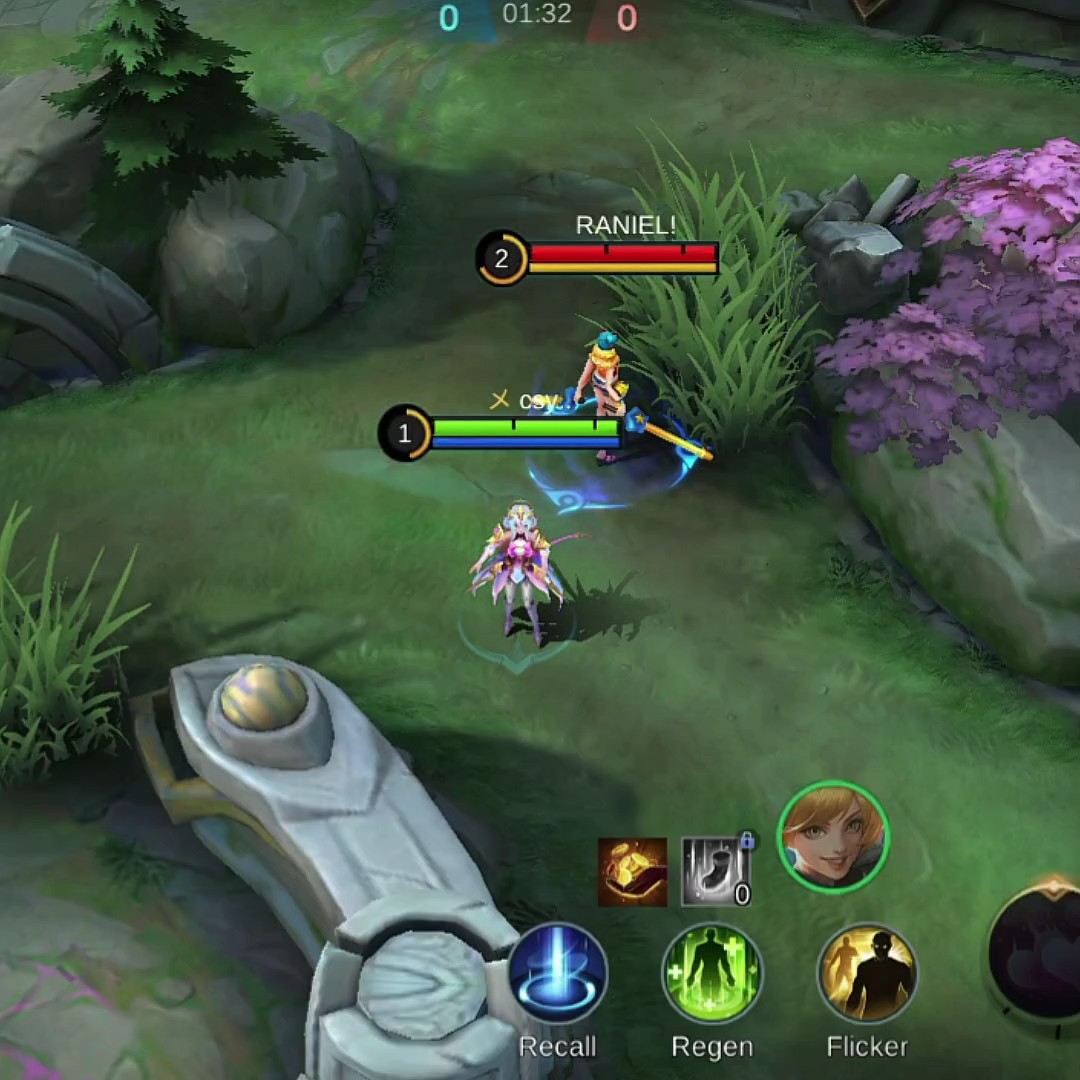This screenshot has height=1080, width=1080.
Task: Cast the Flicker battle spell
Action: pyautogui.click(x=867, y=974)
